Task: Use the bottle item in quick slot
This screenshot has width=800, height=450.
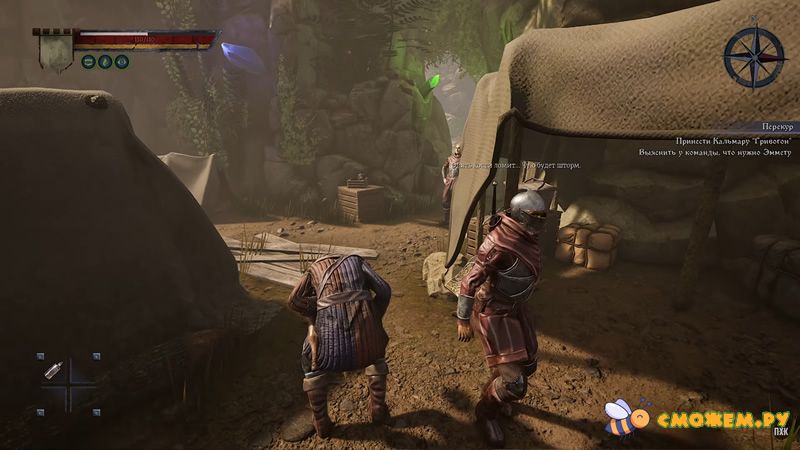Action: pos(53,371)
